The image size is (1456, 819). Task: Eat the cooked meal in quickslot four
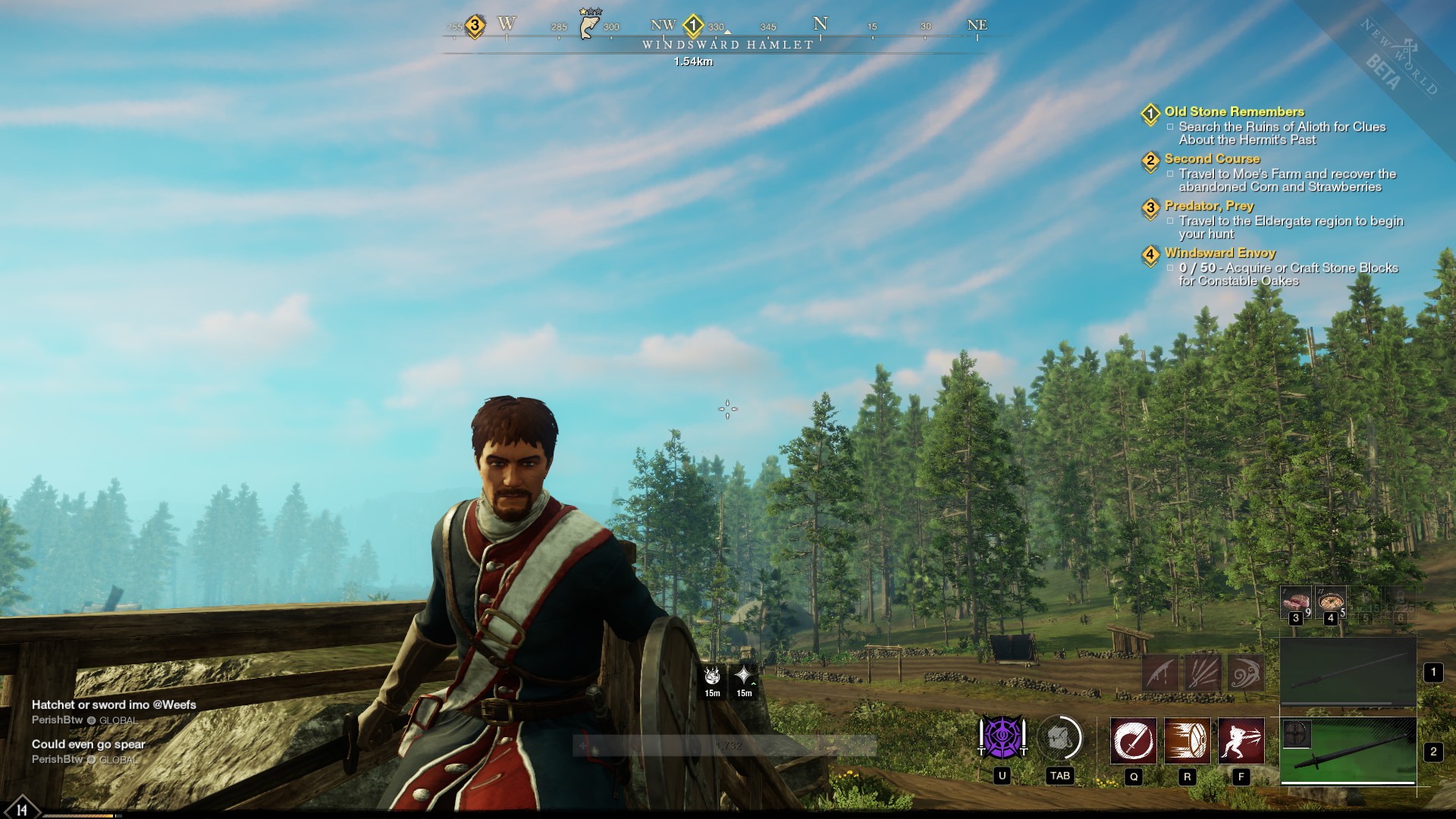pyautogui.click(x=1330, y=601)
